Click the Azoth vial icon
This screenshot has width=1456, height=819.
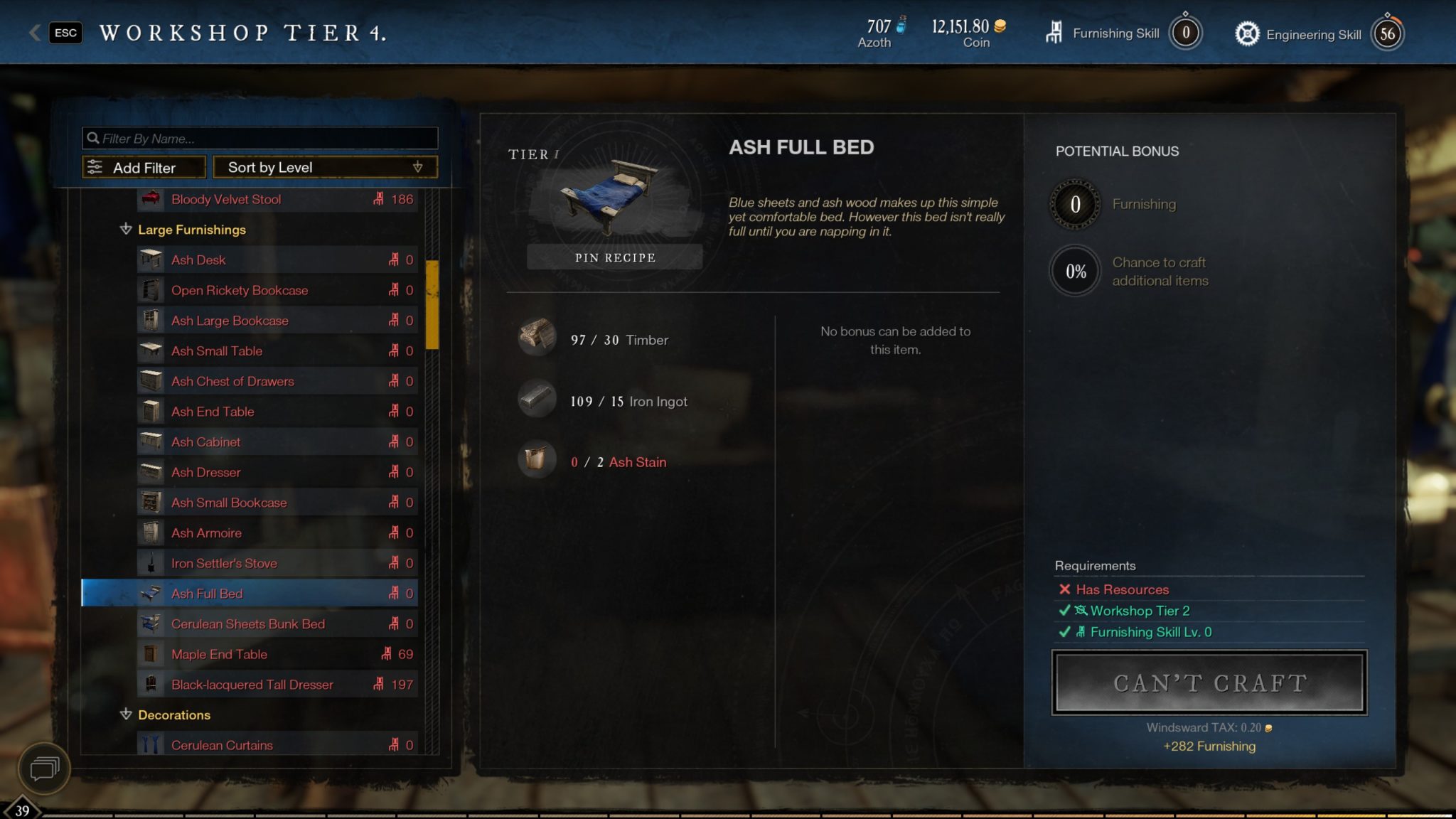901,25
